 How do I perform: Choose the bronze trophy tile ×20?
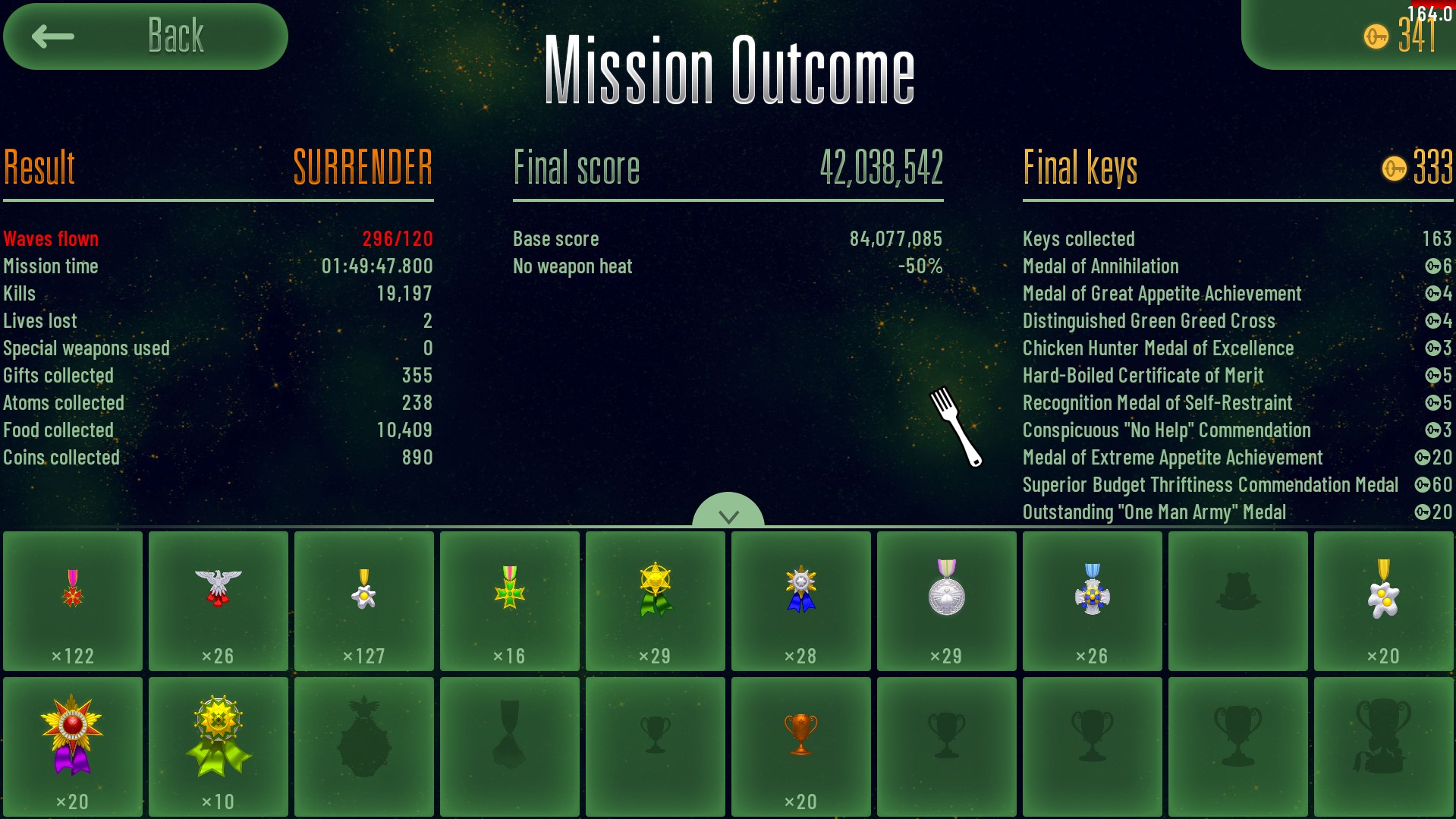coord(801,746)
